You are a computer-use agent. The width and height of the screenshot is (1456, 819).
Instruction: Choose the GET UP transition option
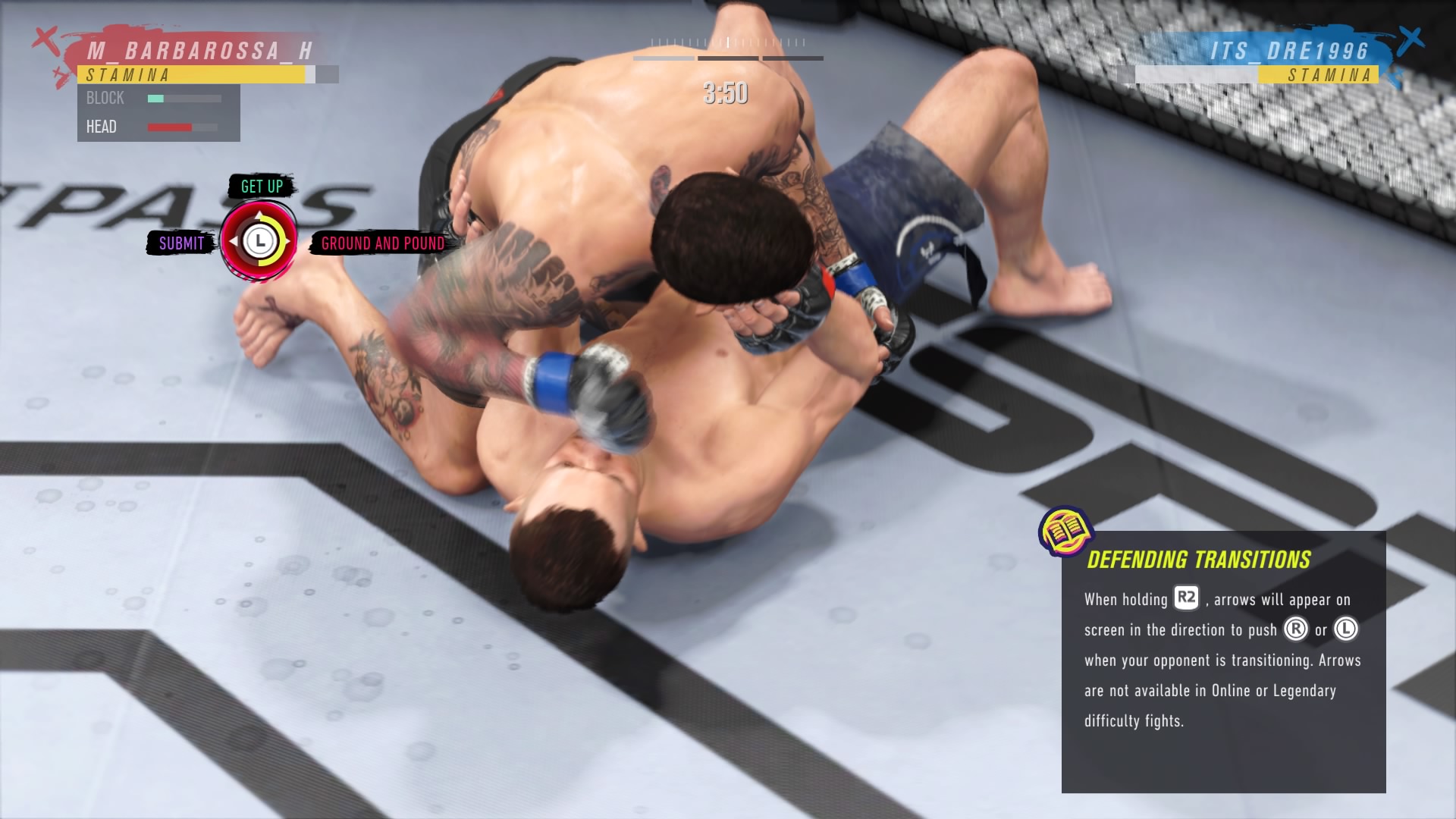262,186
